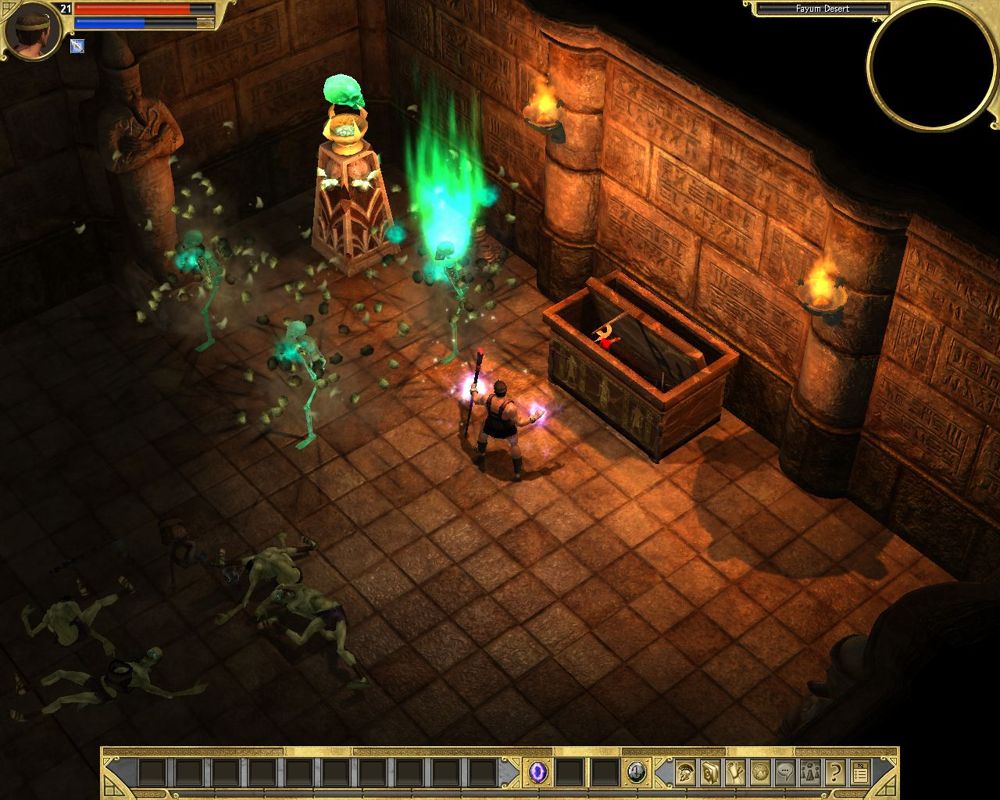
Task: Select the round left-mouse attack skill button
Action: coord(636,772)
